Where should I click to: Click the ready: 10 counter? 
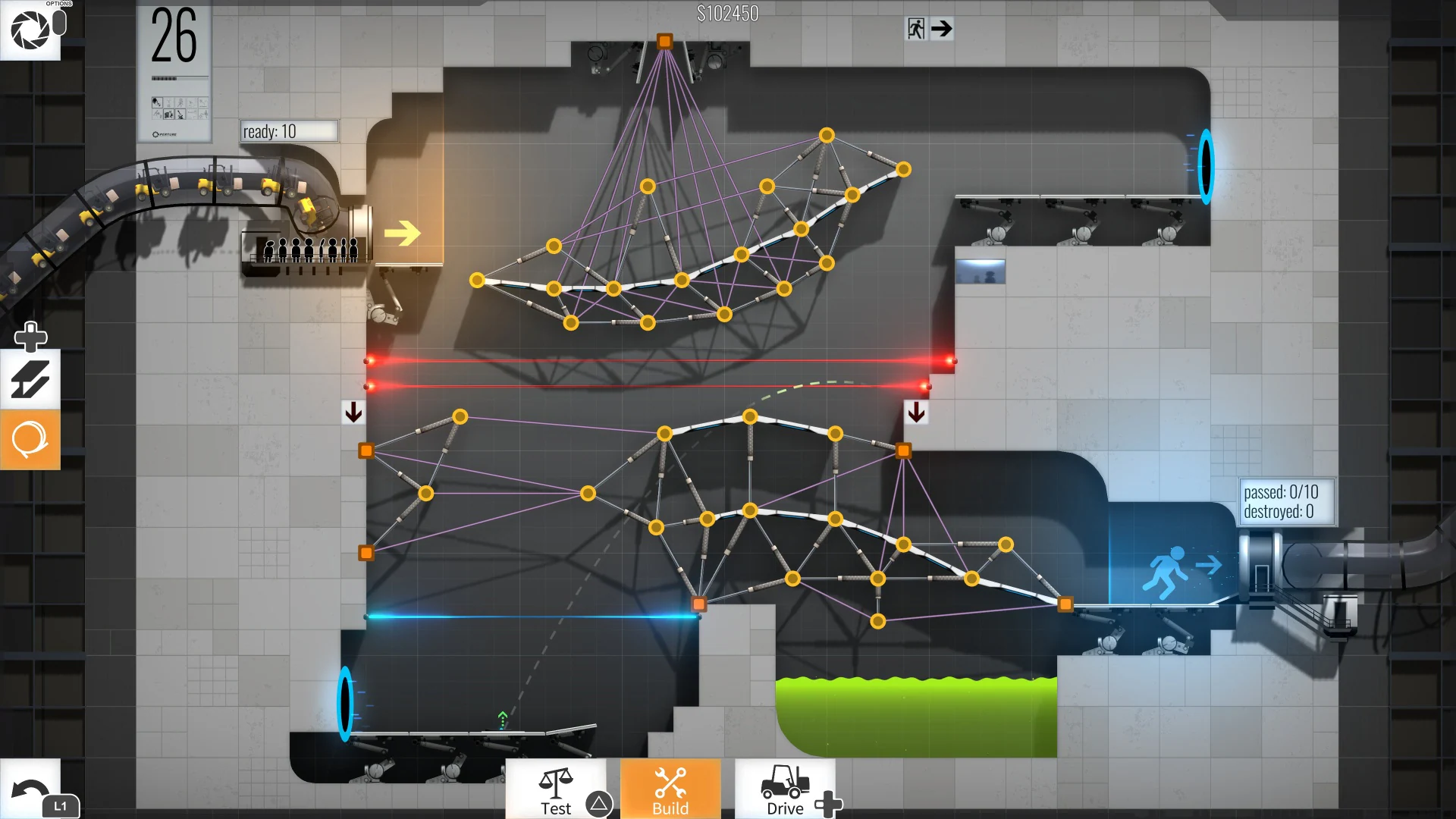pyautogui.click(x=287, y=130)
